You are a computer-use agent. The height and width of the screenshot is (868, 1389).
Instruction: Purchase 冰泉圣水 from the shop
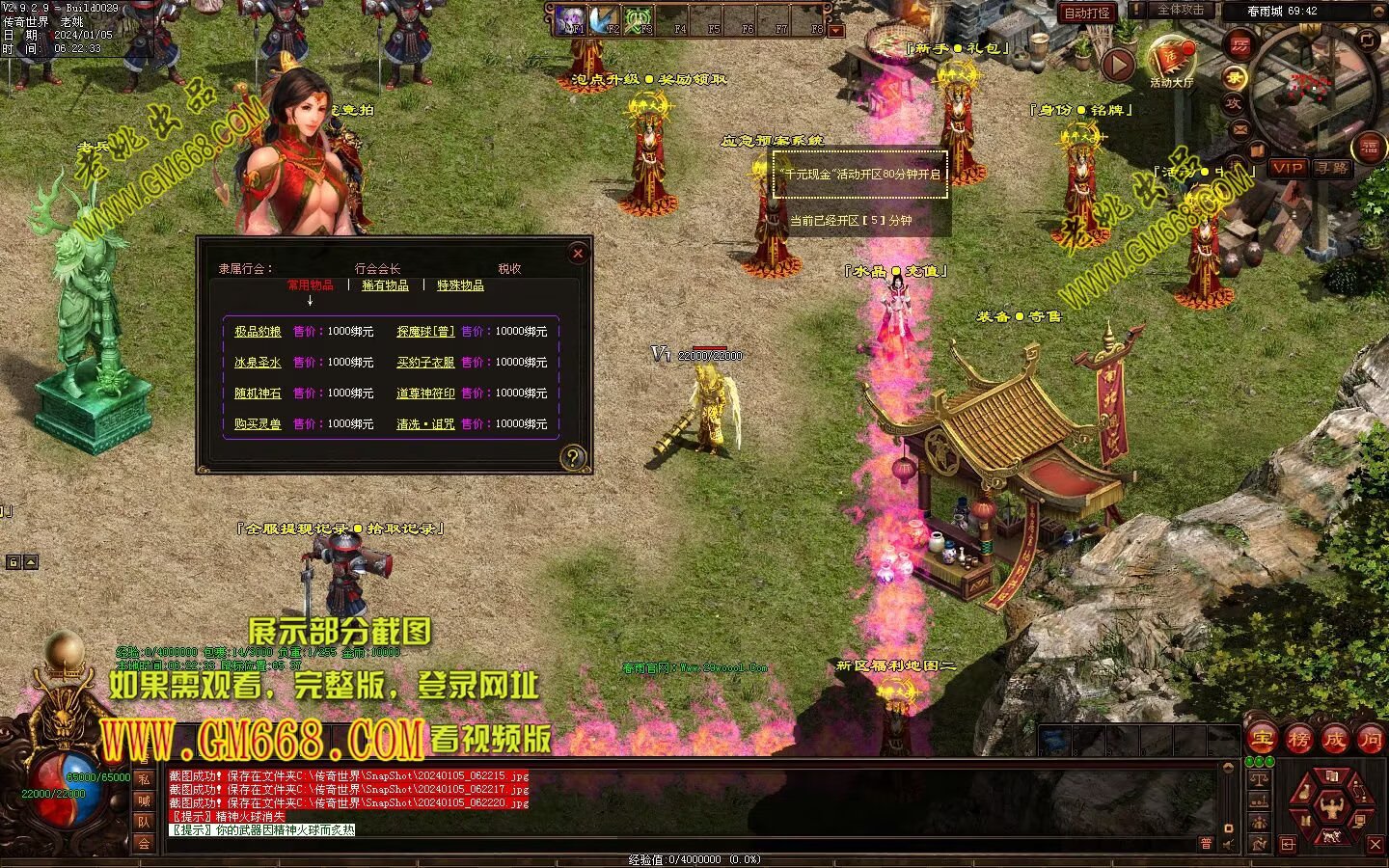[x=258, y=363]
